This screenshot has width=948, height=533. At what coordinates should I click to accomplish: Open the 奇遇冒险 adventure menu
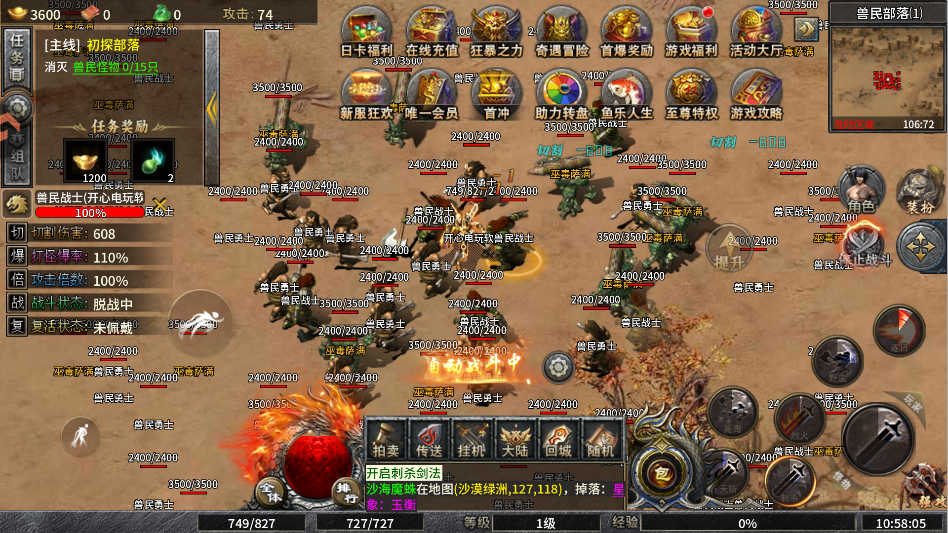pyautogui.click(x=562, y=30)
